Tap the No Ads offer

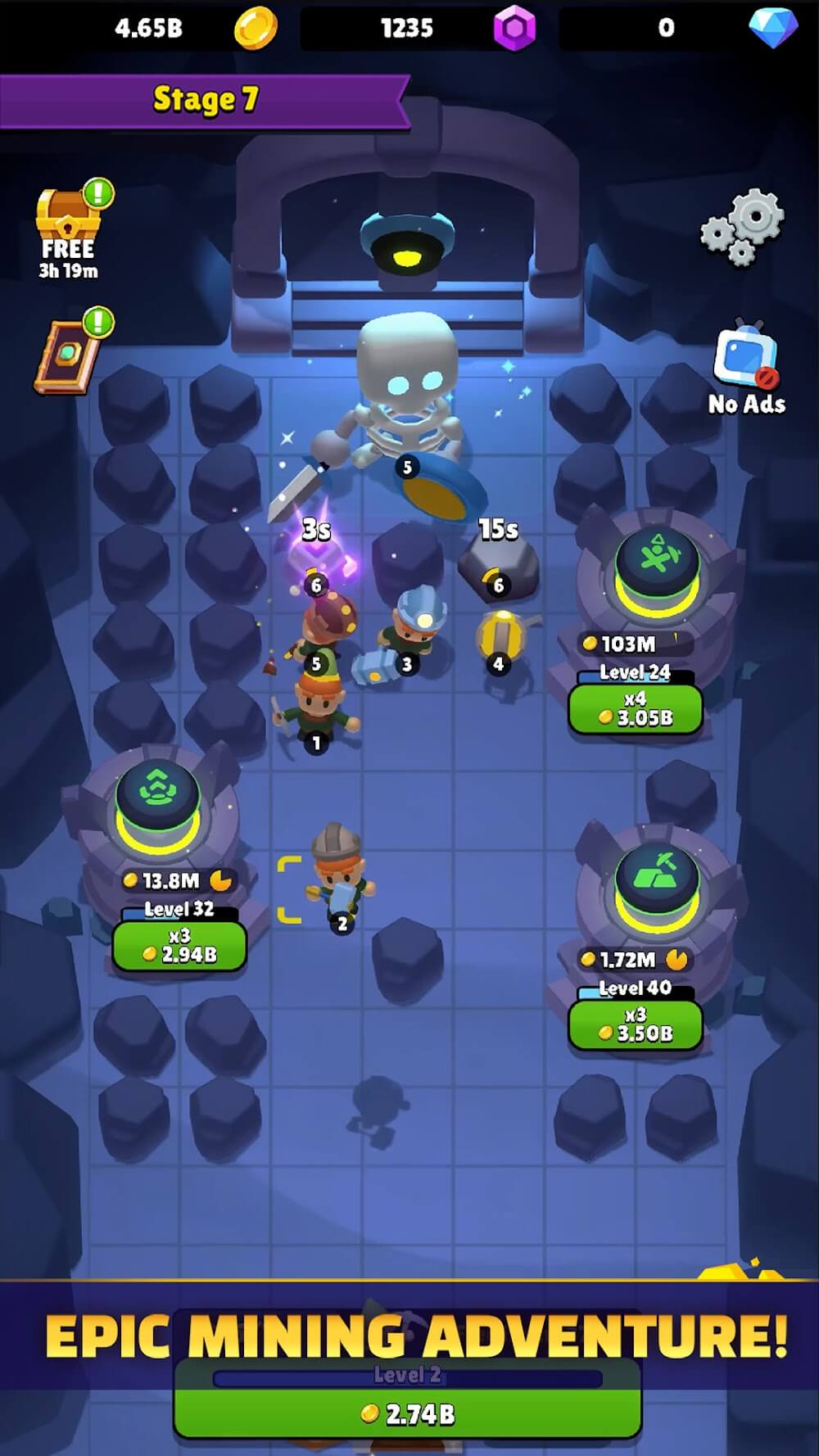coord(745,368)
